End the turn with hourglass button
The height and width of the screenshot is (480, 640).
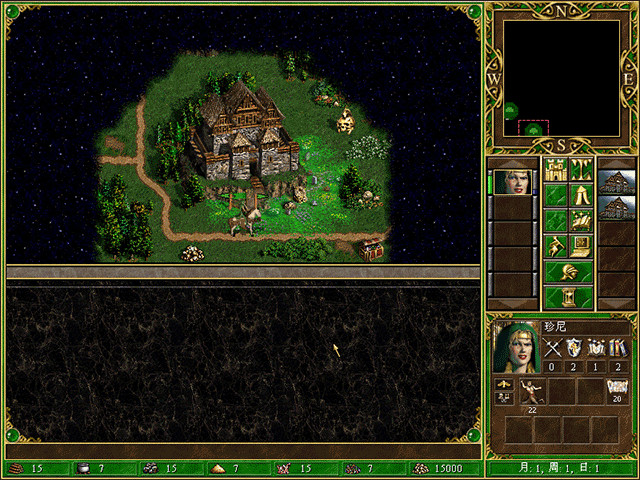point(568,297)
